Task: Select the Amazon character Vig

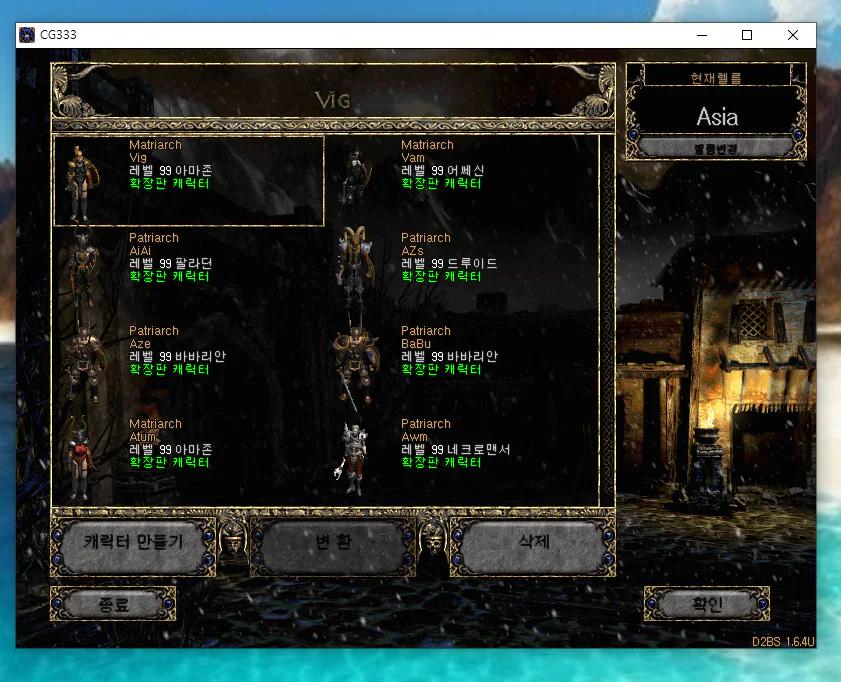Action: tap(188, 181)
